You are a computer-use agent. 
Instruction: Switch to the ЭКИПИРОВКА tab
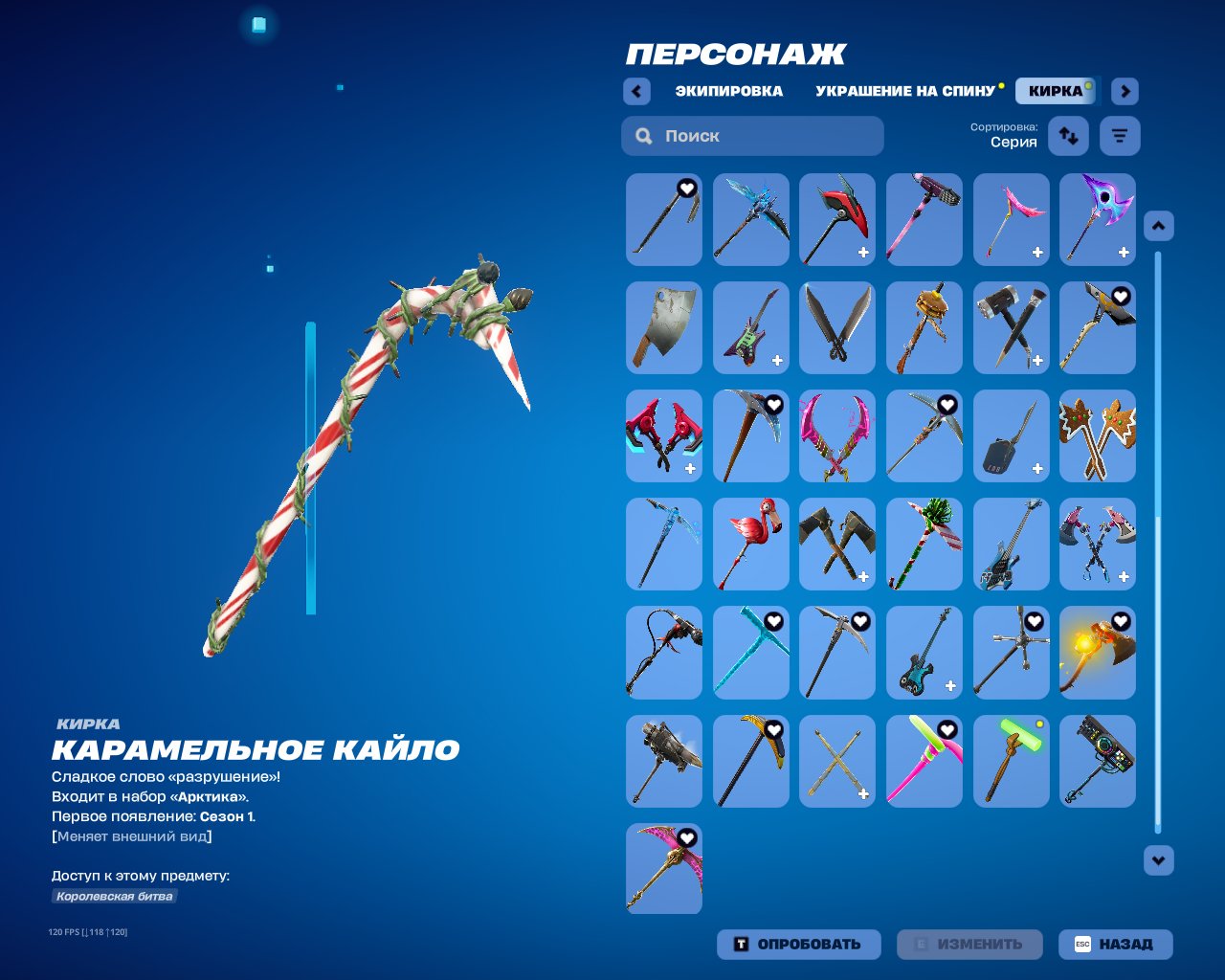coord(728,91)
